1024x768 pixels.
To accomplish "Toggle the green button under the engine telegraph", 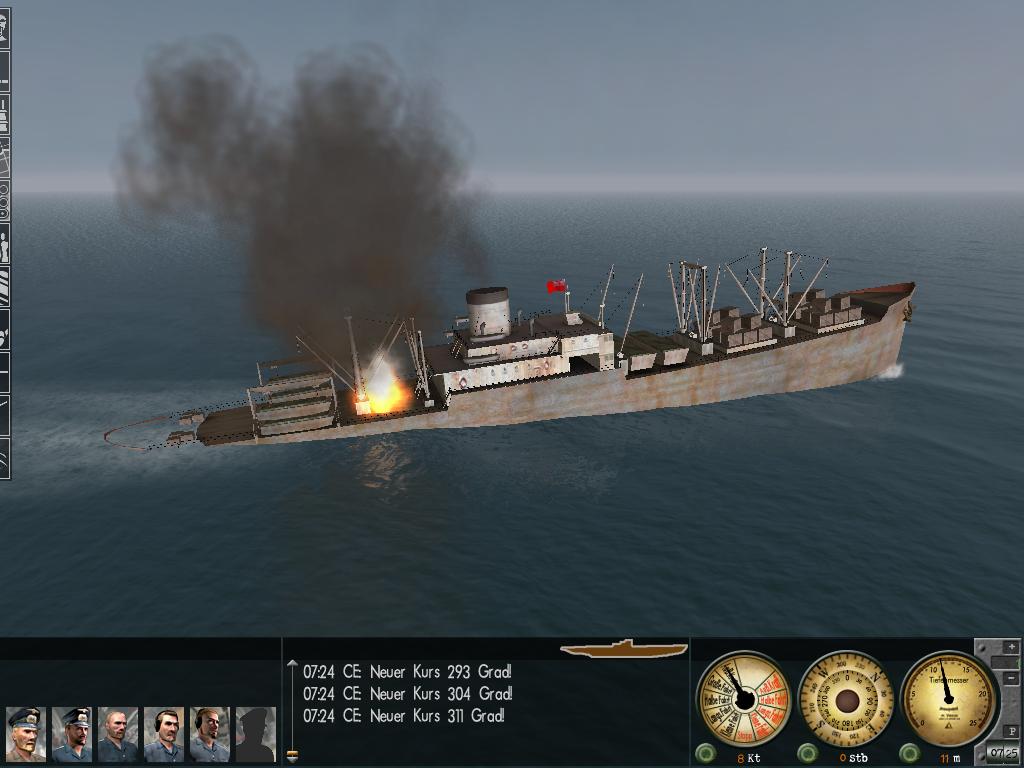I will pos(705,753).
